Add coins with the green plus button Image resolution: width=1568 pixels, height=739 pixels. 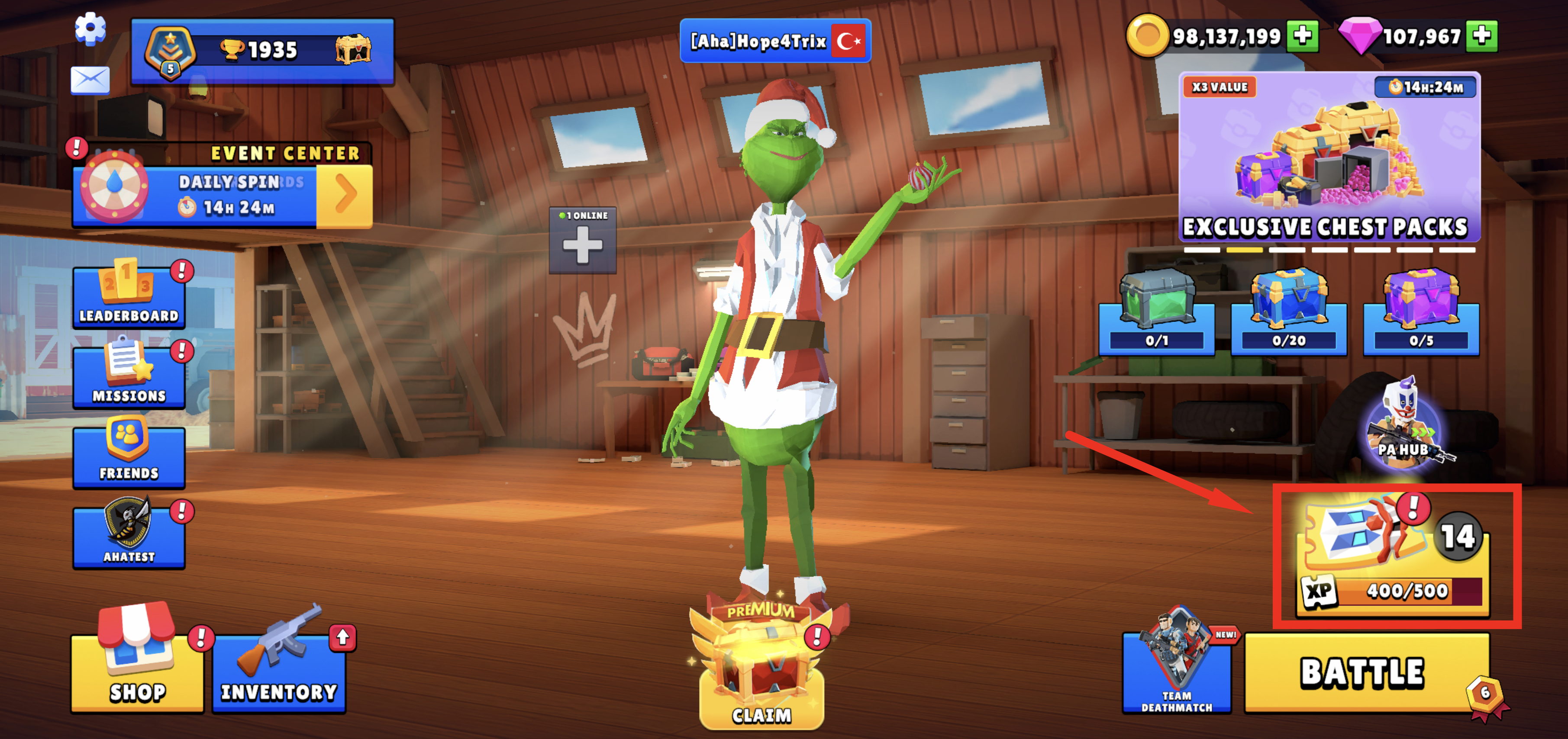pos(1302,36)
